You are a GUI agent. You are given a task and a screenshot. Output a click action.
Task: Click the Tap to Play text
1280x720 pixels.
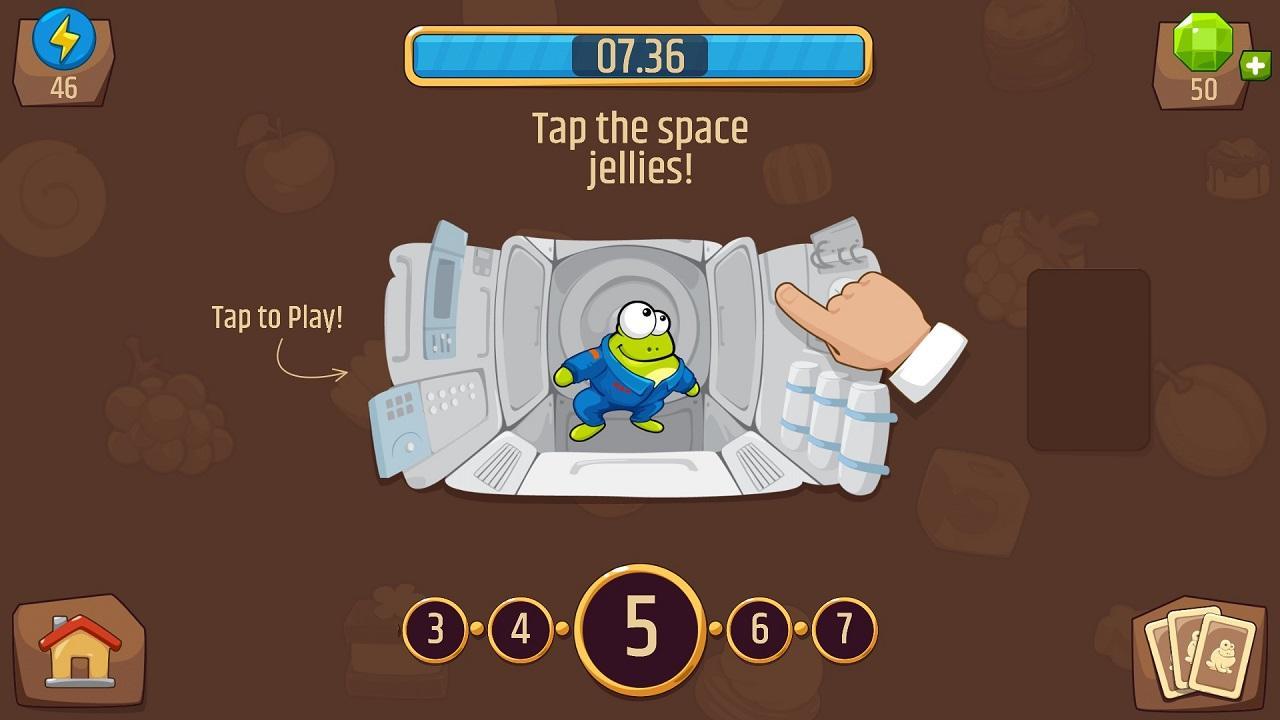click(x=277, y=318)
